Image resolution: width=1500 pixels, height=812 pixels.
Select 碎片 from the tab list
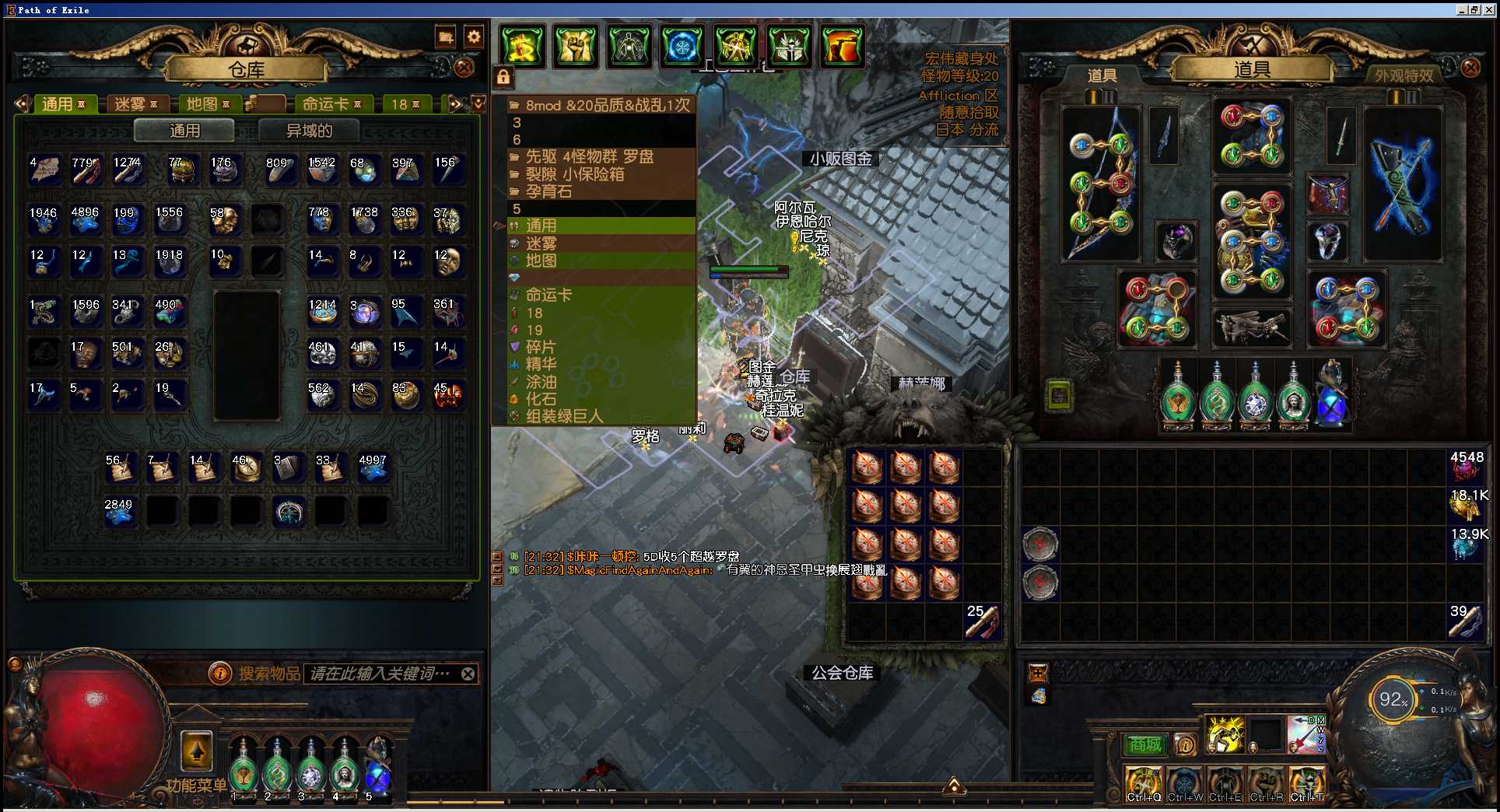[541, 347]
